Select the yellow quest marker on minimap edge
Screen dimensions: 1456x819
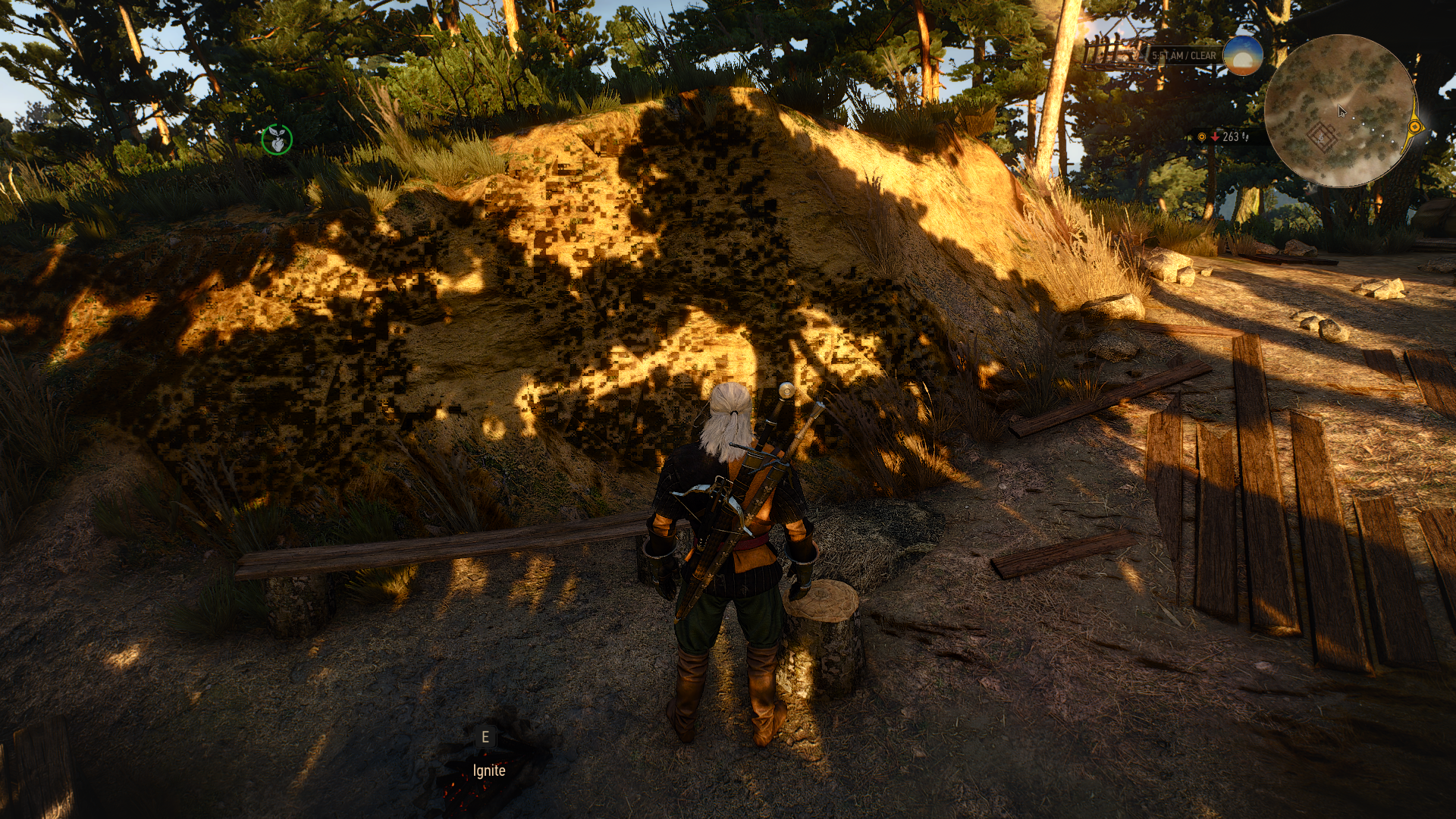pyautogui.click(x=1415, y=127)
